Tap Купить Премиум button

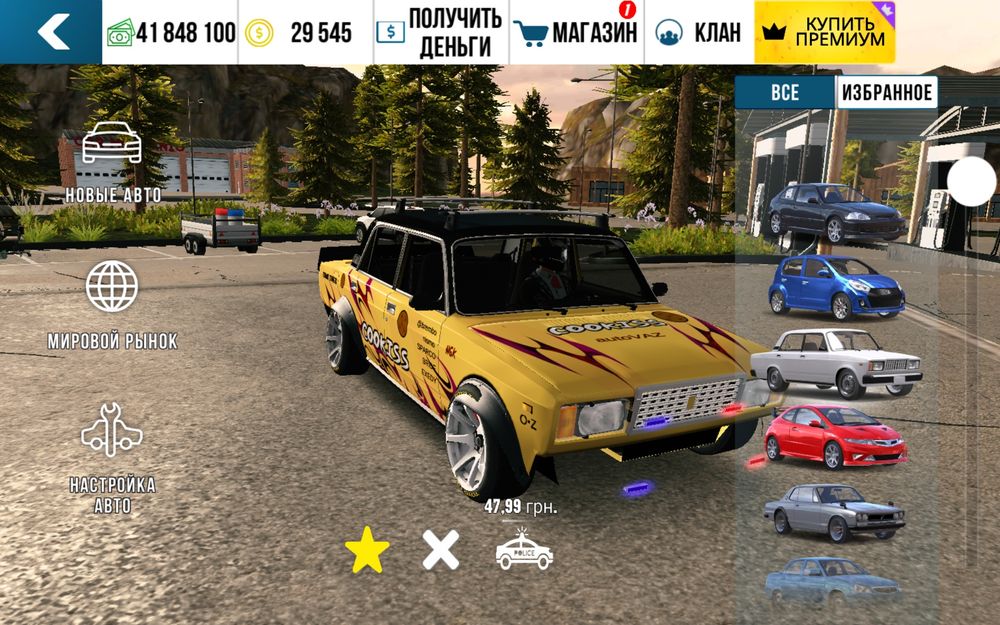(825, 32)
